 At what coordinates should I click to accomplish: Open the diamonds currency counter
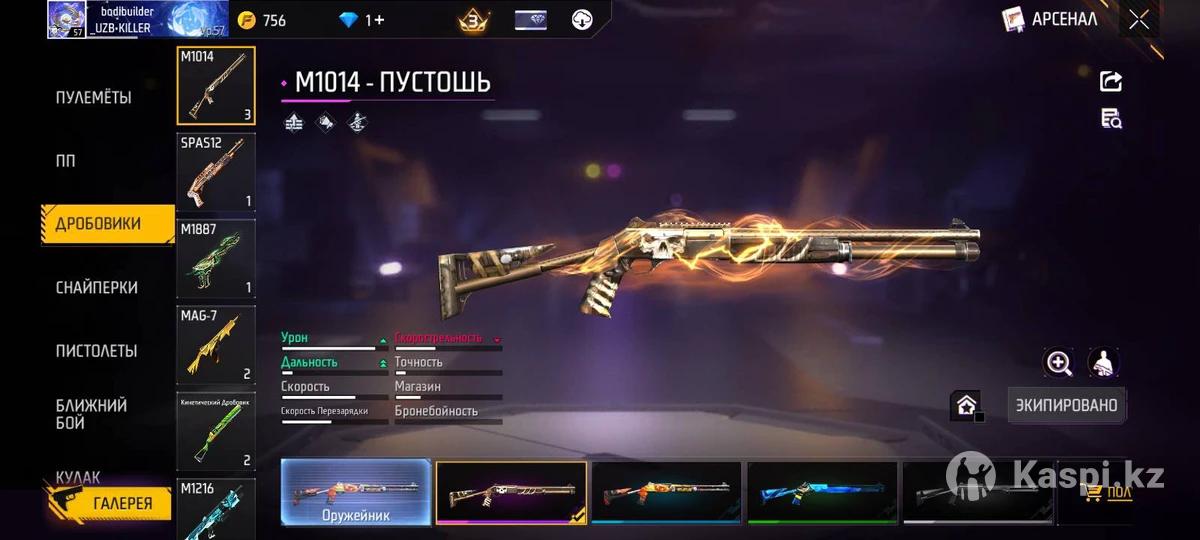(361, 20)
